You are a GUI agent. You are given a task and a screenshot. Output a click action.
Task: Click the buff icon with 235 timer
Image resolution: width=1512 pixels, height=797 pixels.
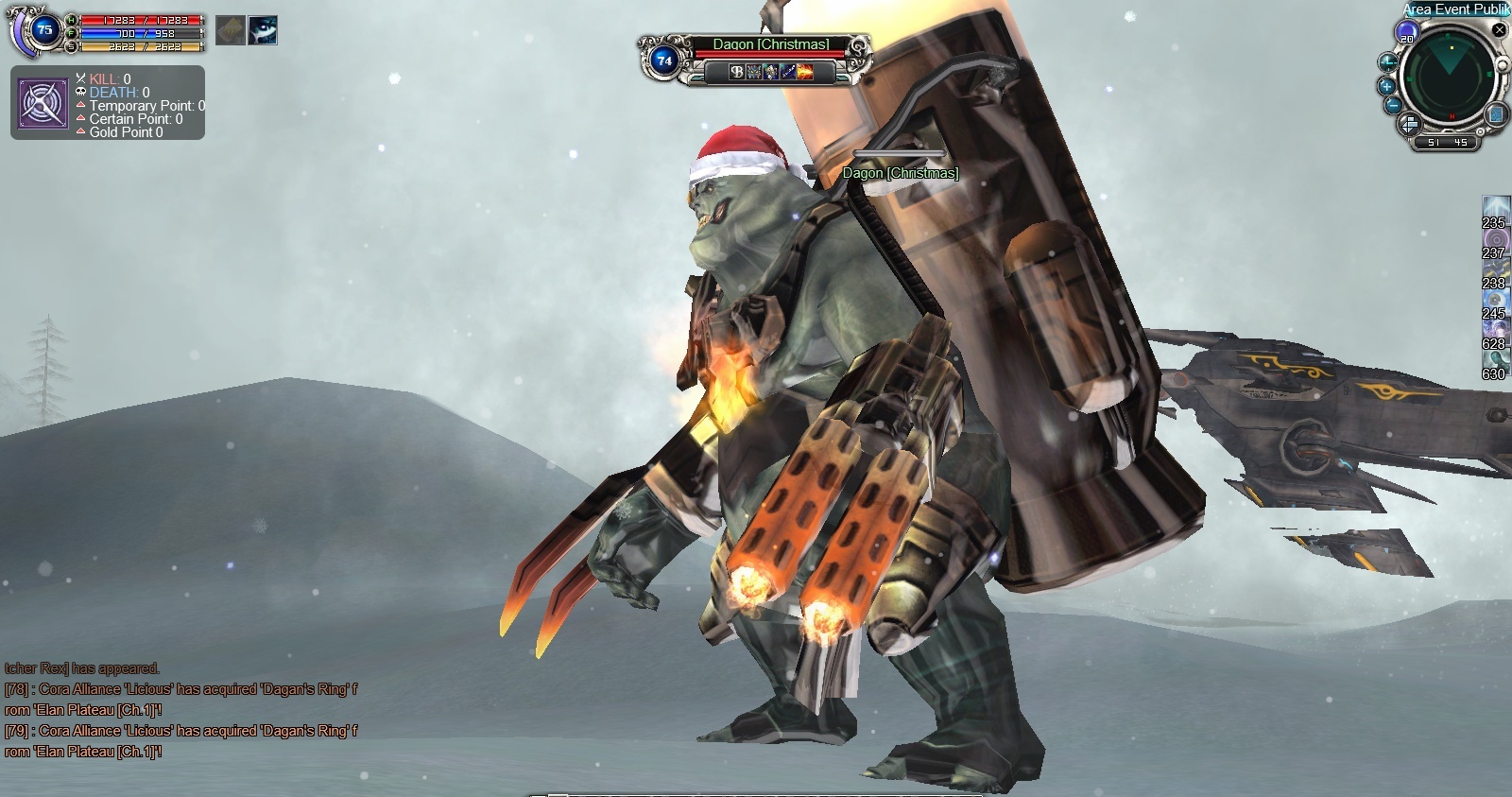click(x=1495, y=208)
